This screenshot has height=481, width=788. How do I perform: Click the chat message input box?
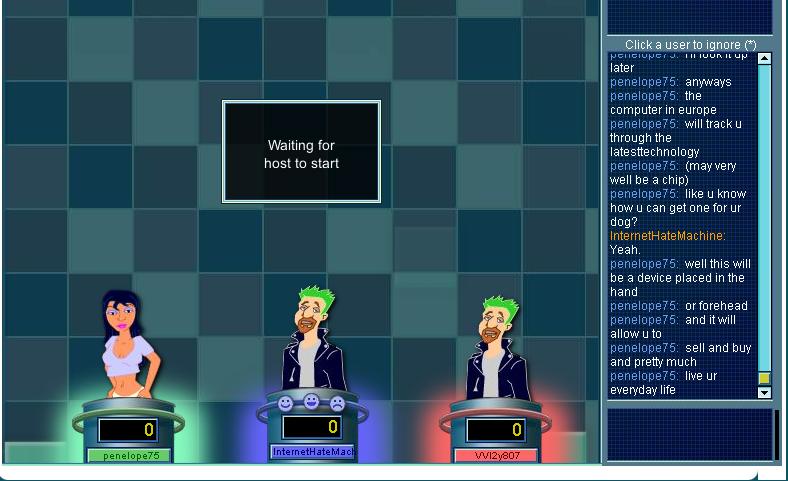coord(691,434)
